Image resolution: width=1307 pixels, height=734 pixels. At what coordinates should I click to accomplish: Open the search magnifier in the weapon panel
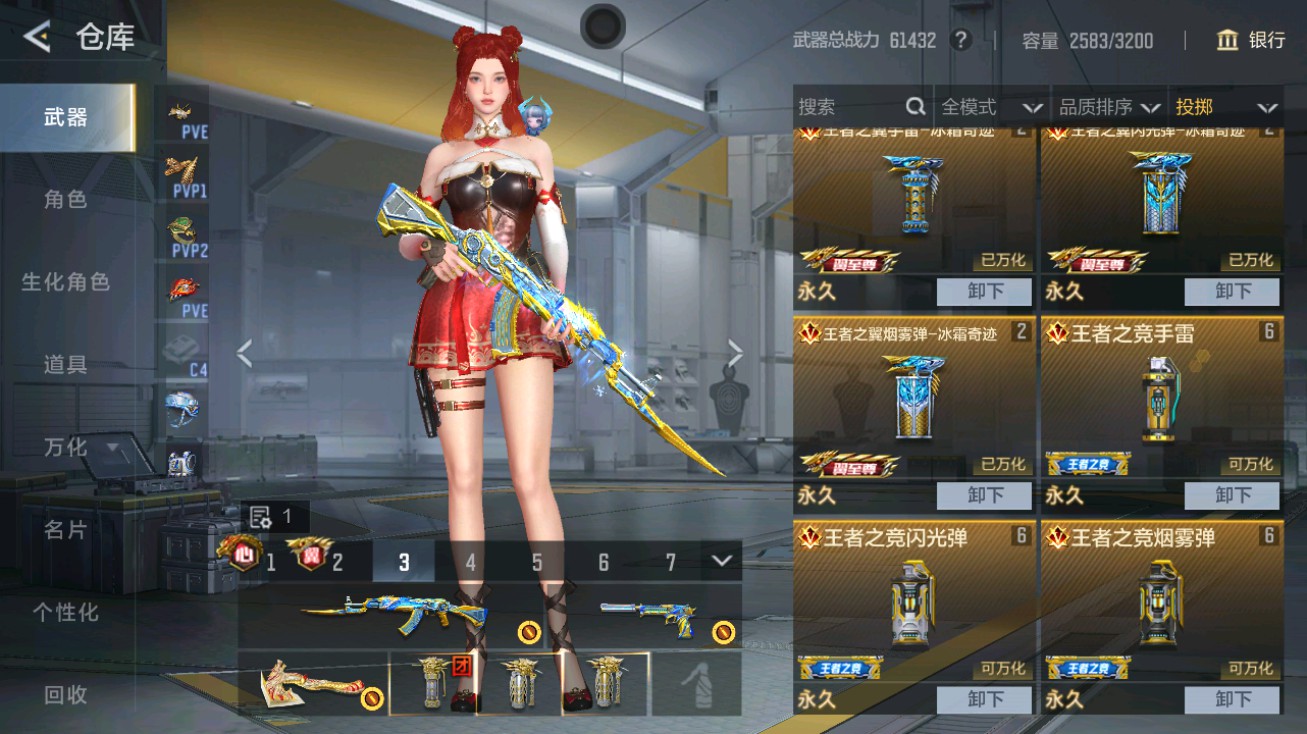pos(916,106)
